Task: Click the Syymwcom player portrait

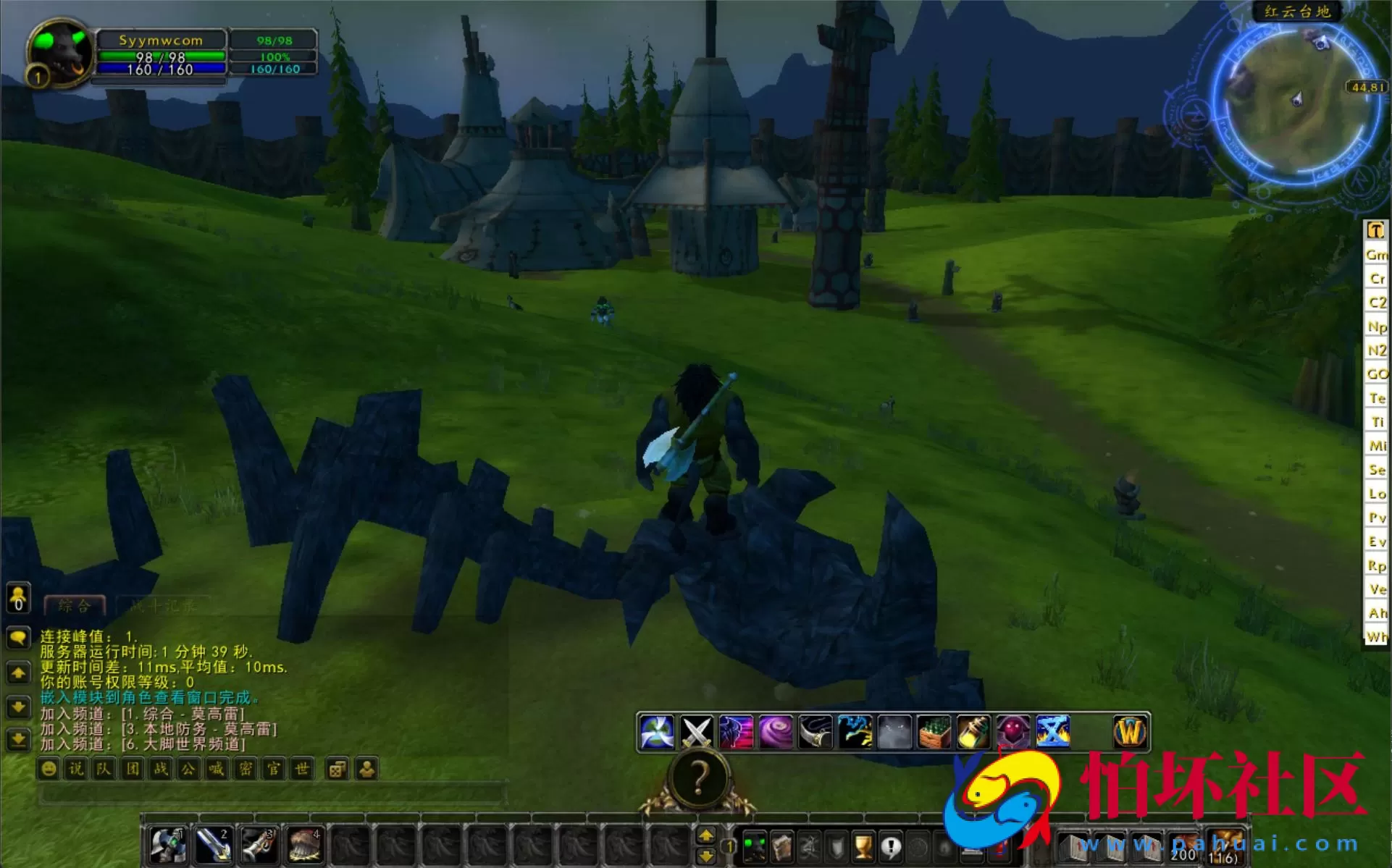Action: tap(60, 53)
